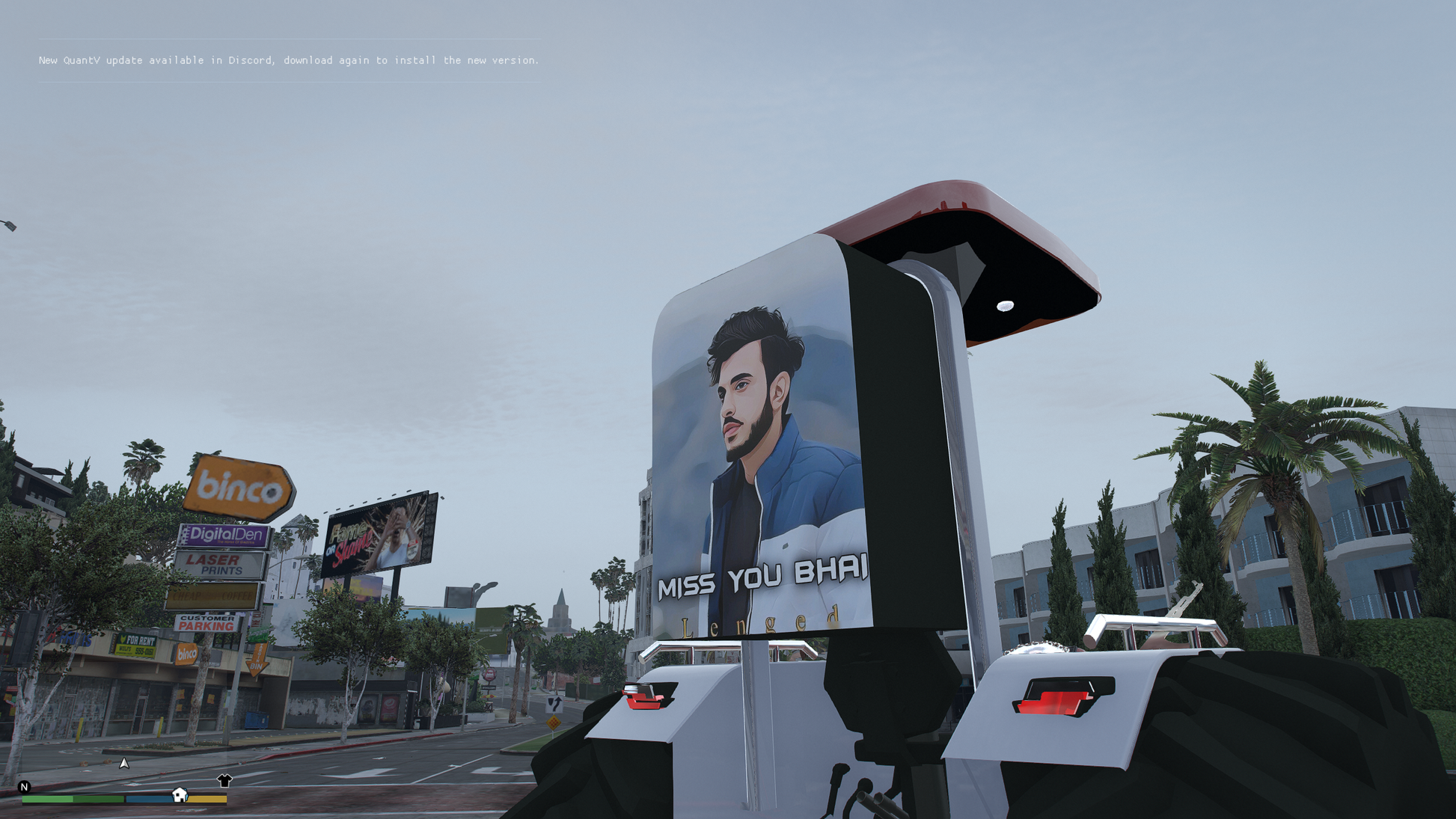Click the white player arrow on minimap
Screen dimensions: 1456x819
pos(124,763)
